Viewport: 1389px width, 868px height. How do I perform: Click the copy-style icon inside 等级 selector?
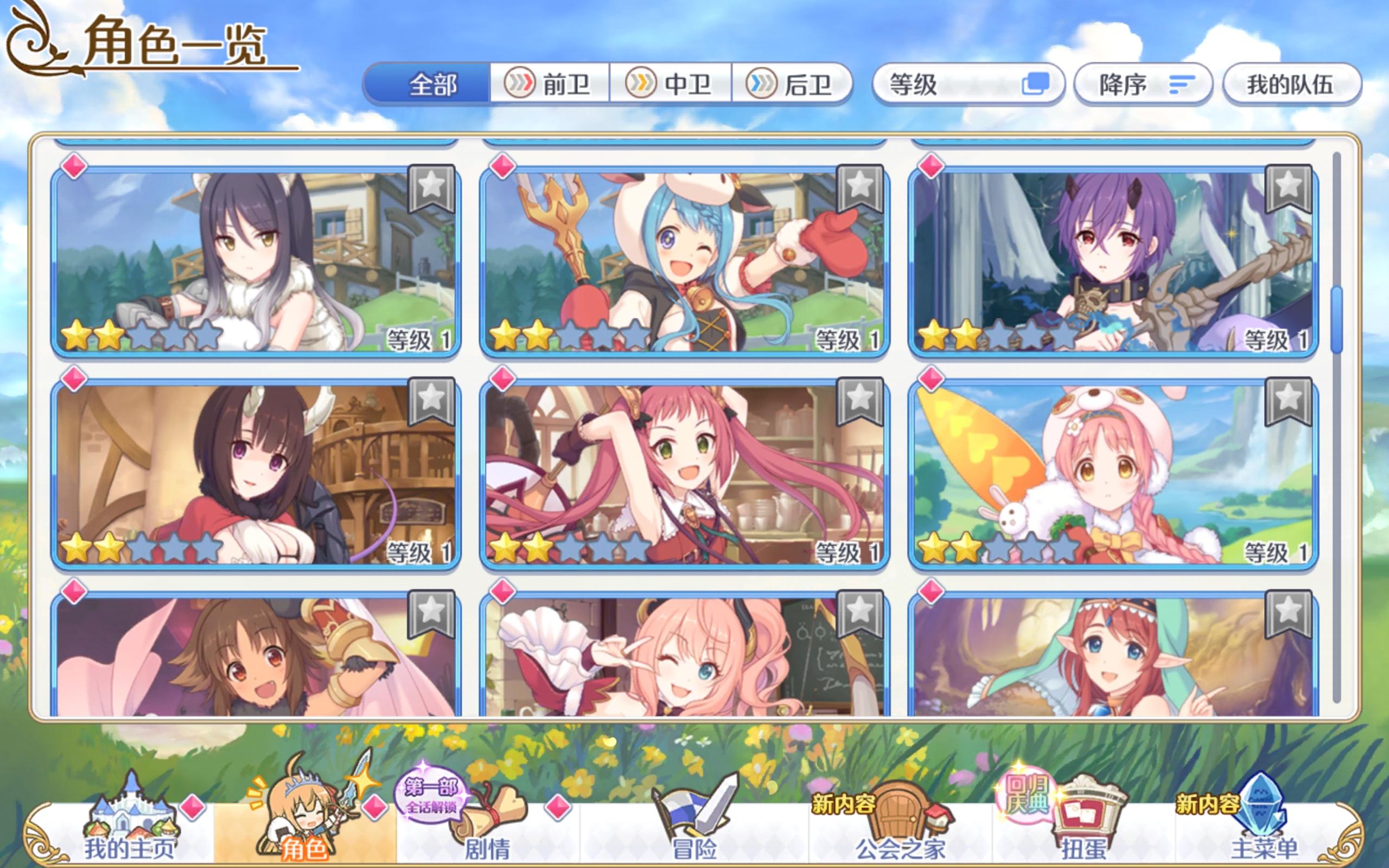tap(1036, 84)
